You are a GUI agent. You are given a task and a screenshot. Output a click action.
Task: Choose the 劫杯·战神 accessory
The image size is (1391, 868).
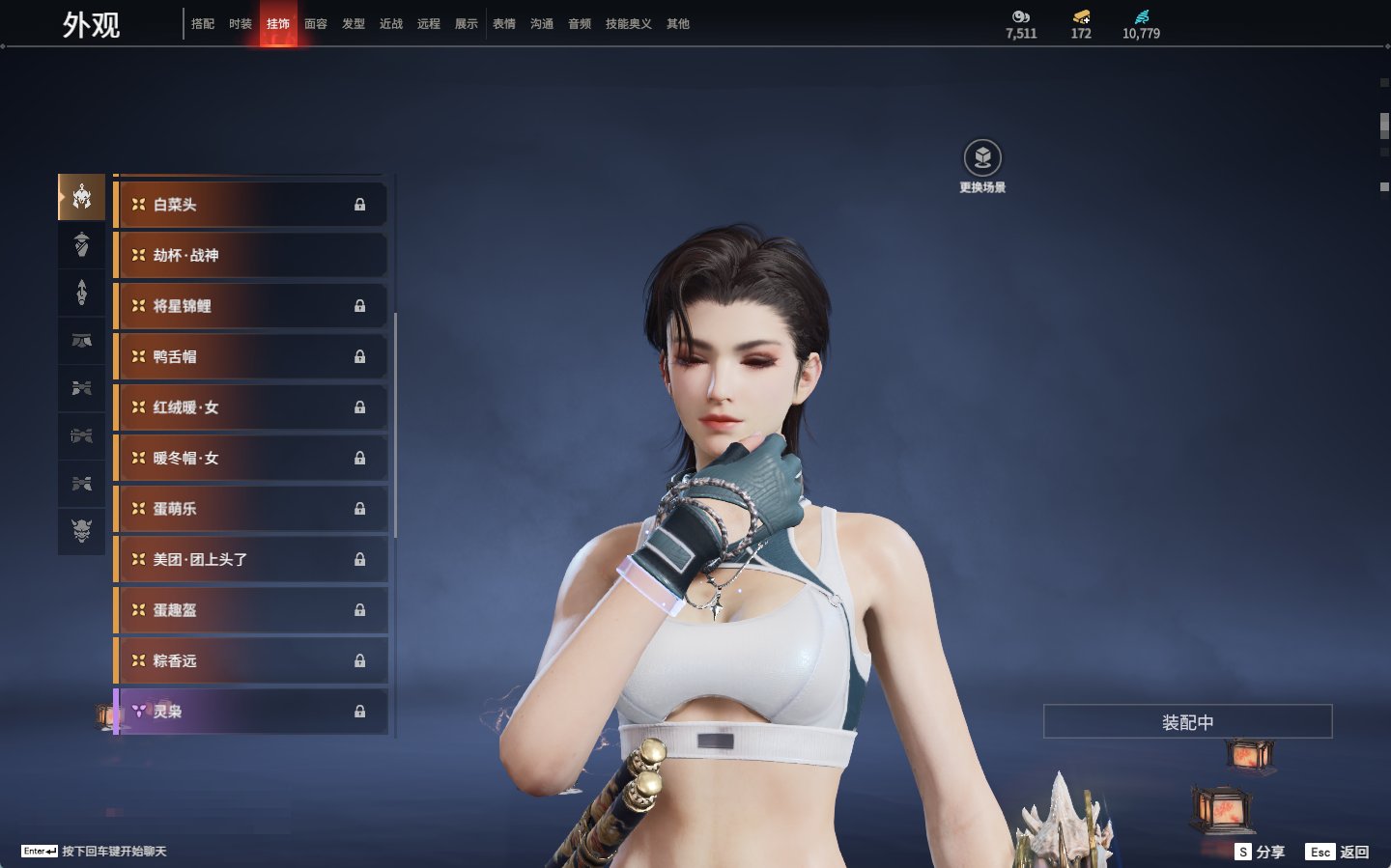tap(251, 256)
